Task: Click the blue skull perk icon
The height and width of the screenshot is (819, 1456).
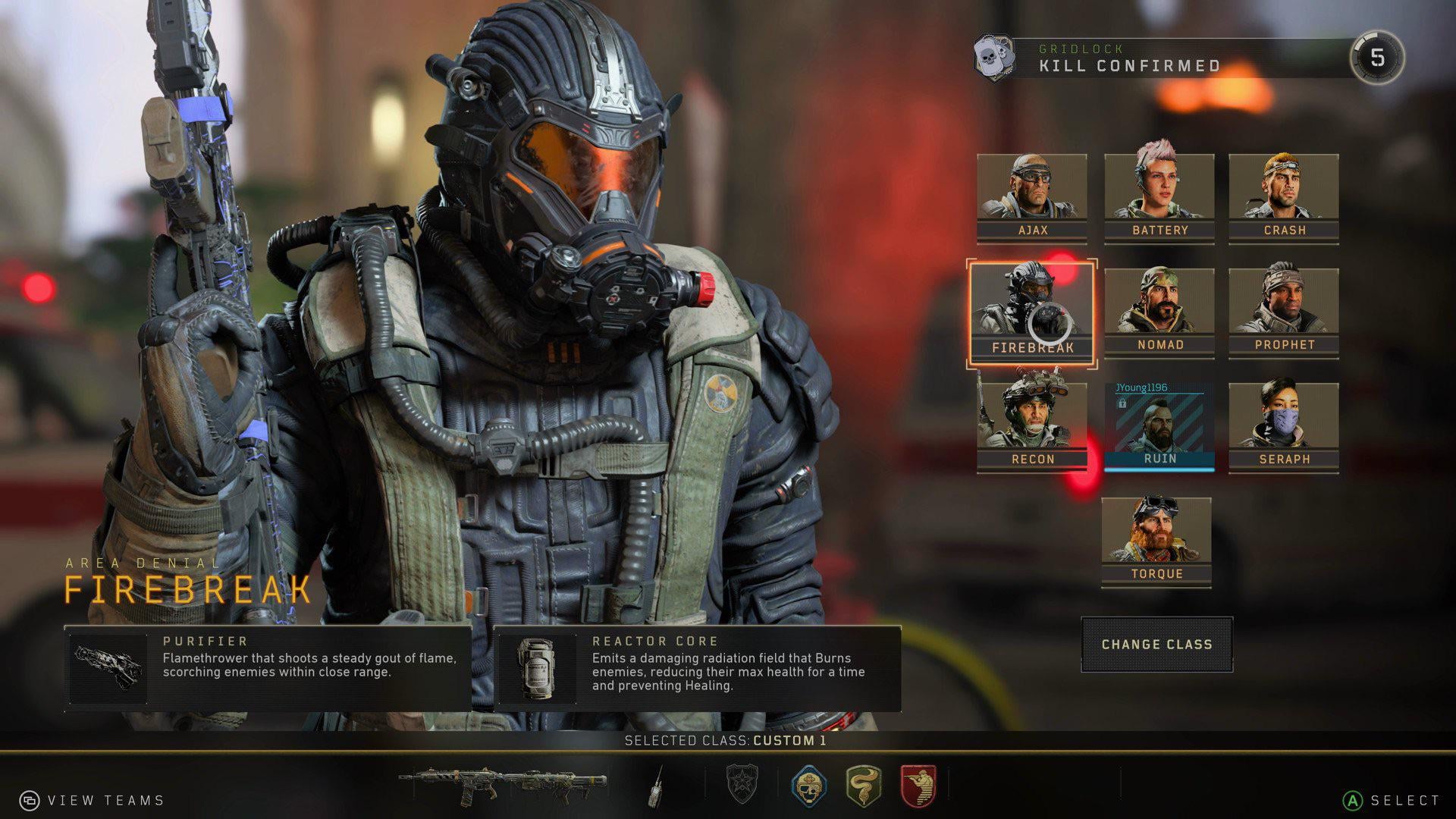Action: pos(808,785)
